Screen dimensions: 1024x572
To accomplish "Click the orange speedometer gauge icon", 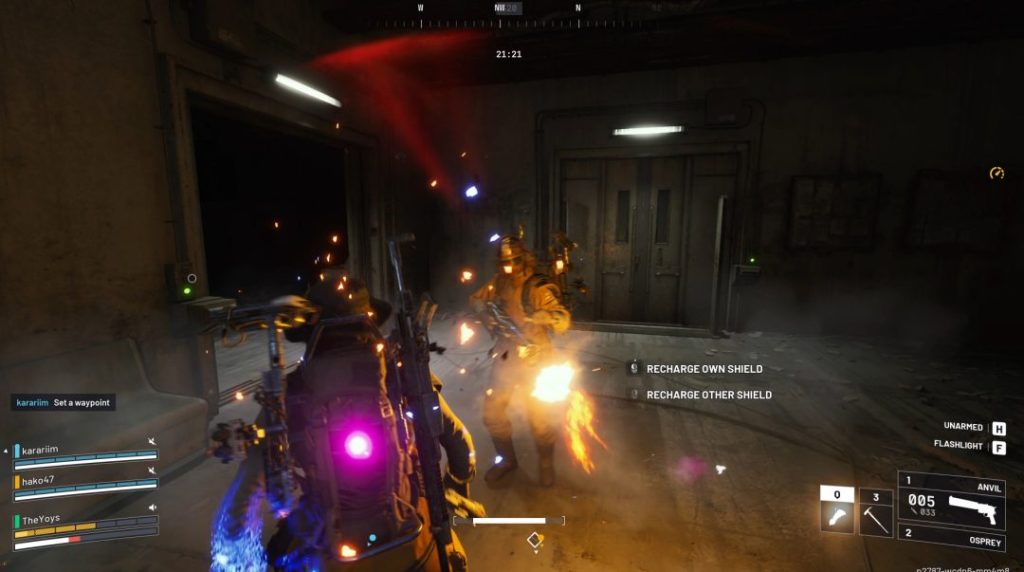I will tap(996, 173).
